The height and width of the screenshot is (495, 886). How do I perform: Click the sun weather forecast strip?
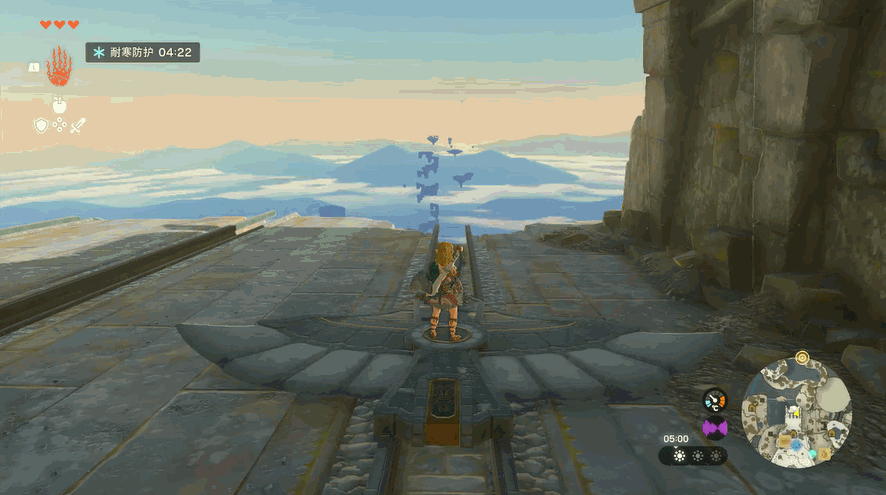coord(693,456)
